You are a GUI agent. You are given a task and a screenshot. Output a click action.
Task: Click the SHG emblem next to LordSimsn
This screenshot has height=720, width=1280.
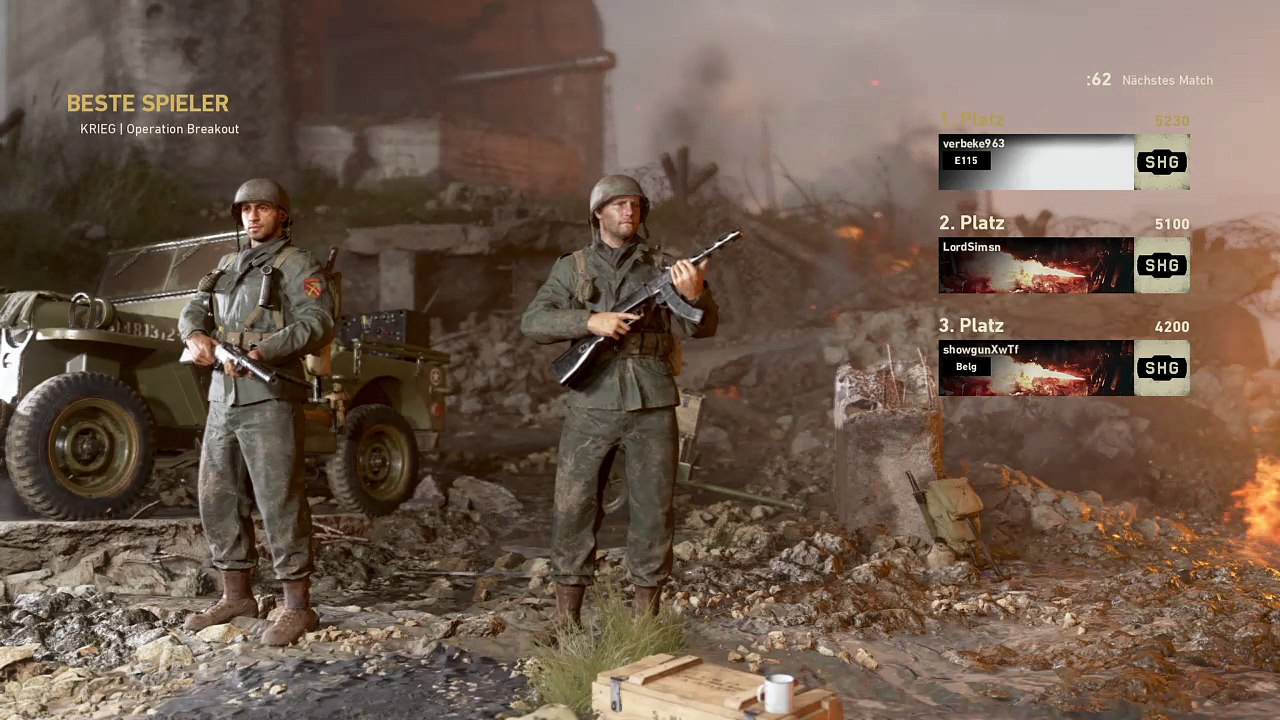tap(1162, 265)
